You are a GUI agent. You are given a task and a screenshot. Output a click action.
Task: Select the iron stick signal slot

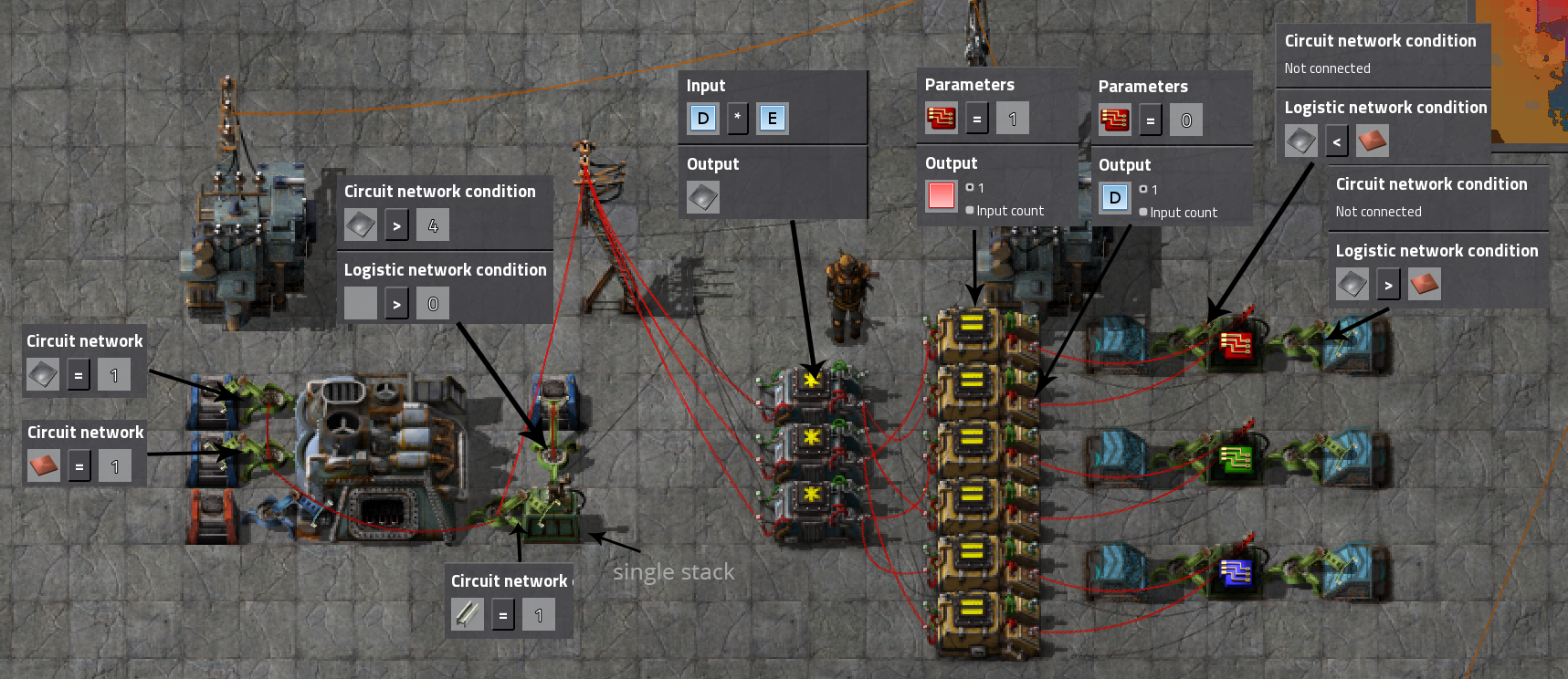point(468,615)
